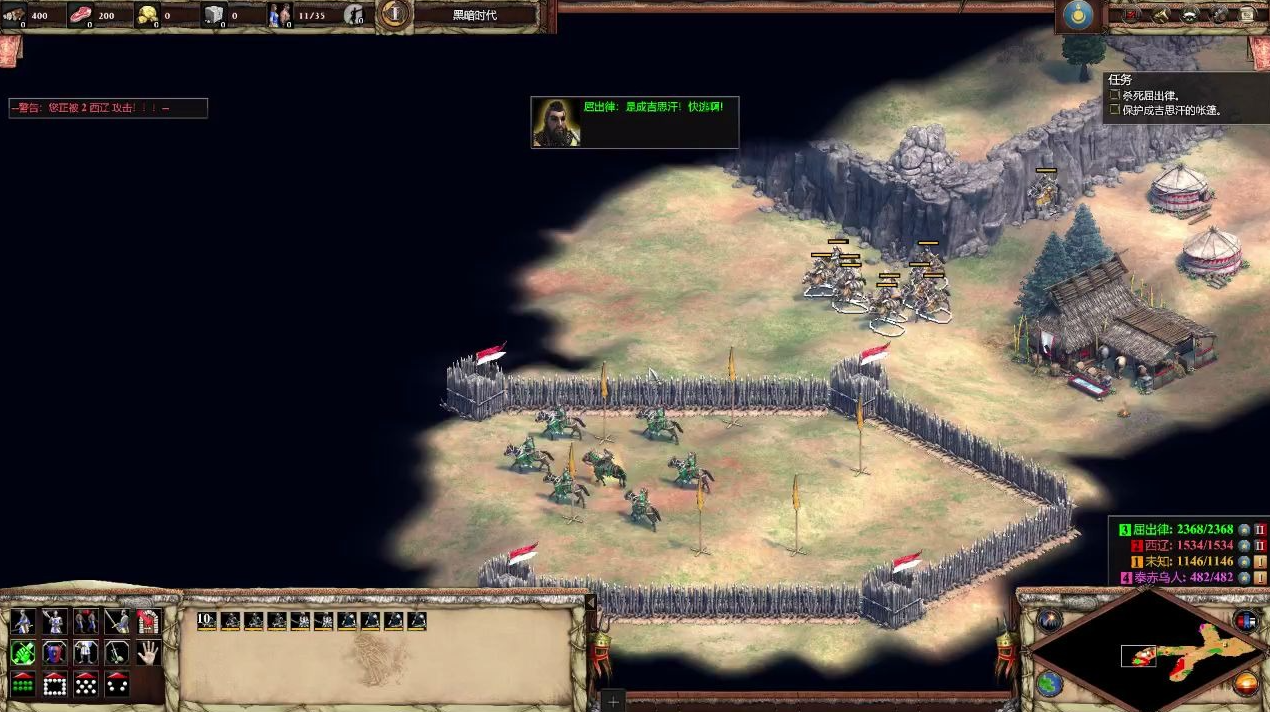Open the 任务 objectives panel
The width and height of the screenshot is (1270, 712).
click(x=1119, y=80)
